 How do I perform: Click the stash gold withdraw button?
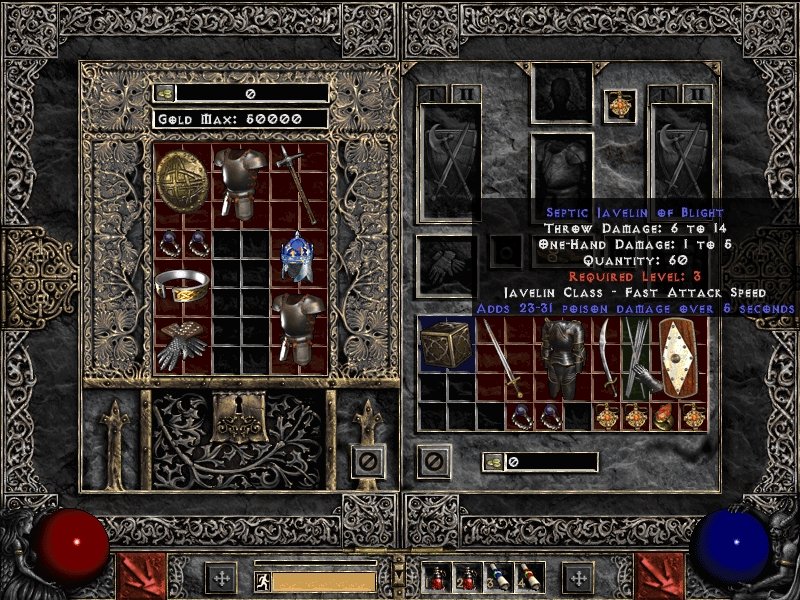tap(165, 93)
